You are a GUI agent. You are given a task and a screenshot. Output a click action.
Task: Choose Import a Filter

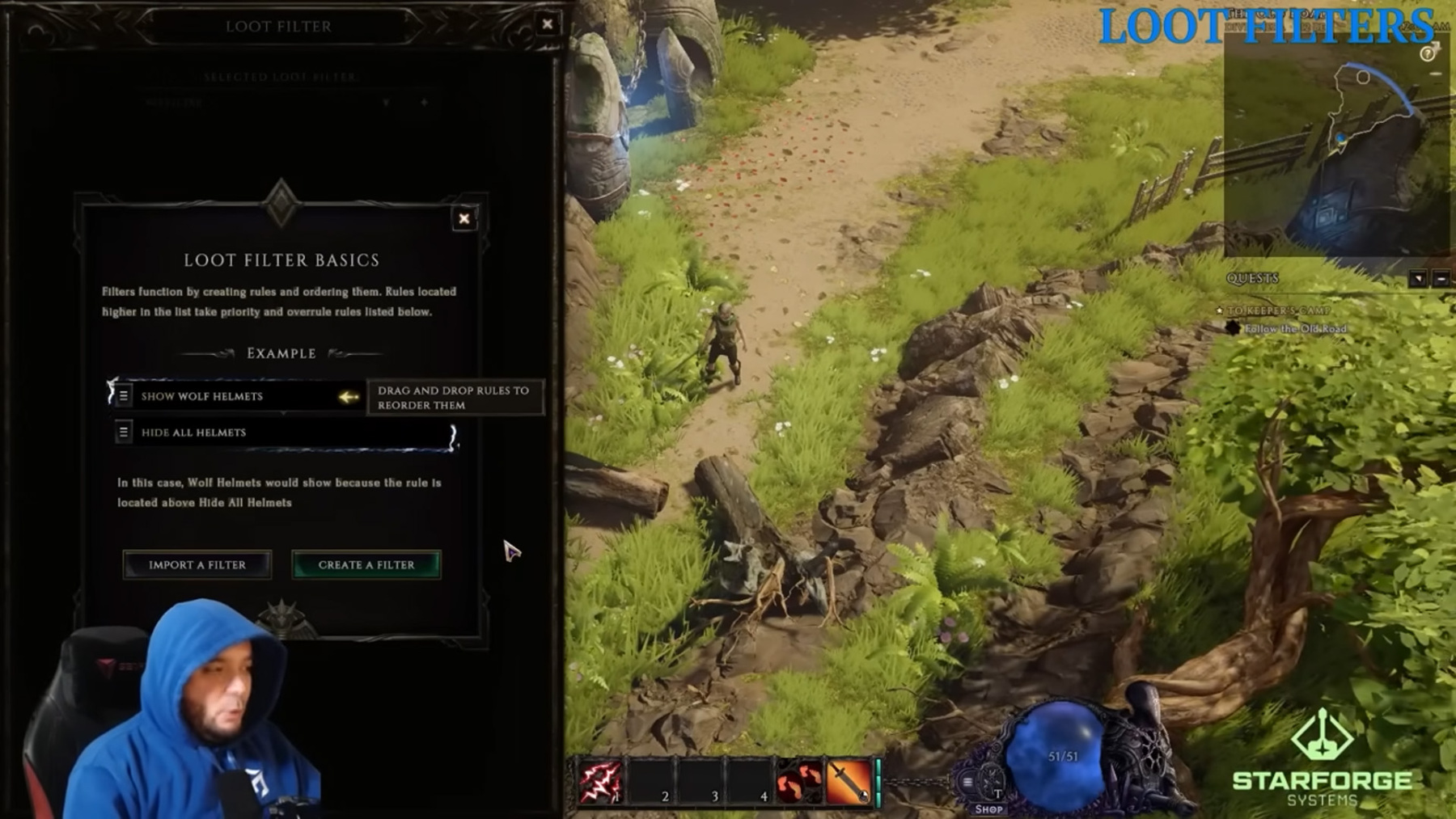pos(197,564)
